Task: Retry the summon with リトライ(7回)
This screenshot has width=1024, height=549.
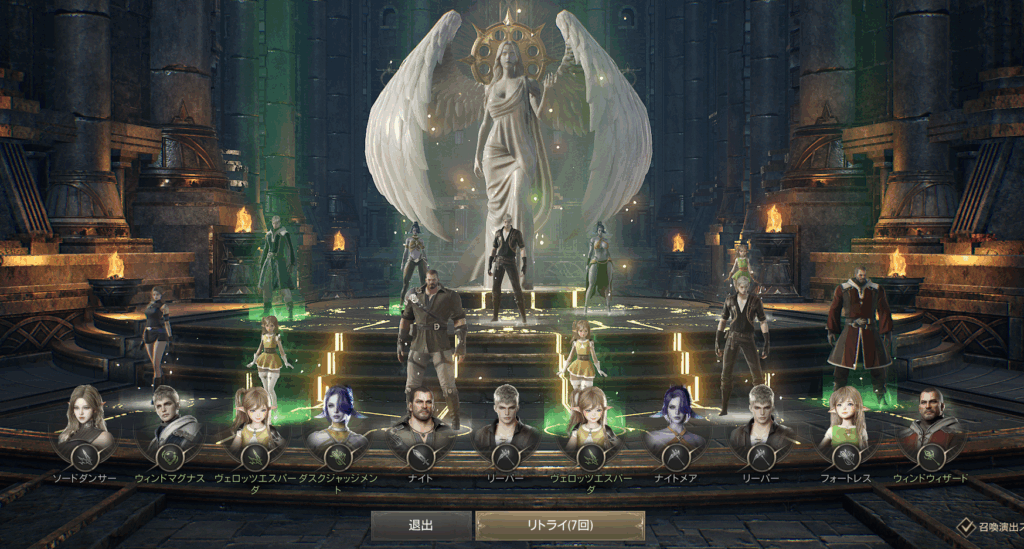Action: (559, 526)
